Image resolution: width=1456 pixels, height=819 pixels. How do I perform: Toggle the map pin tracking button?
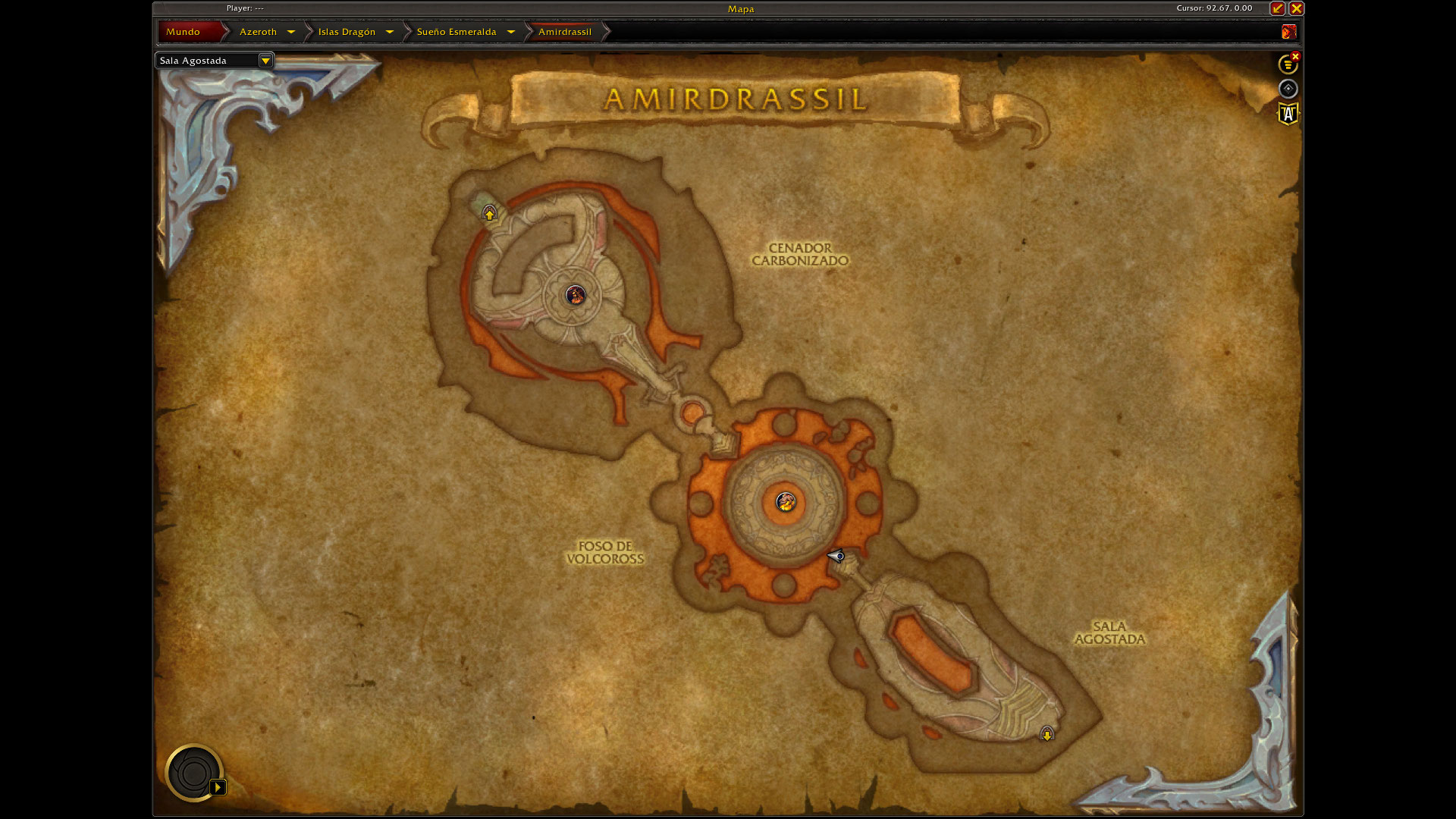[x=1288, y=89]
